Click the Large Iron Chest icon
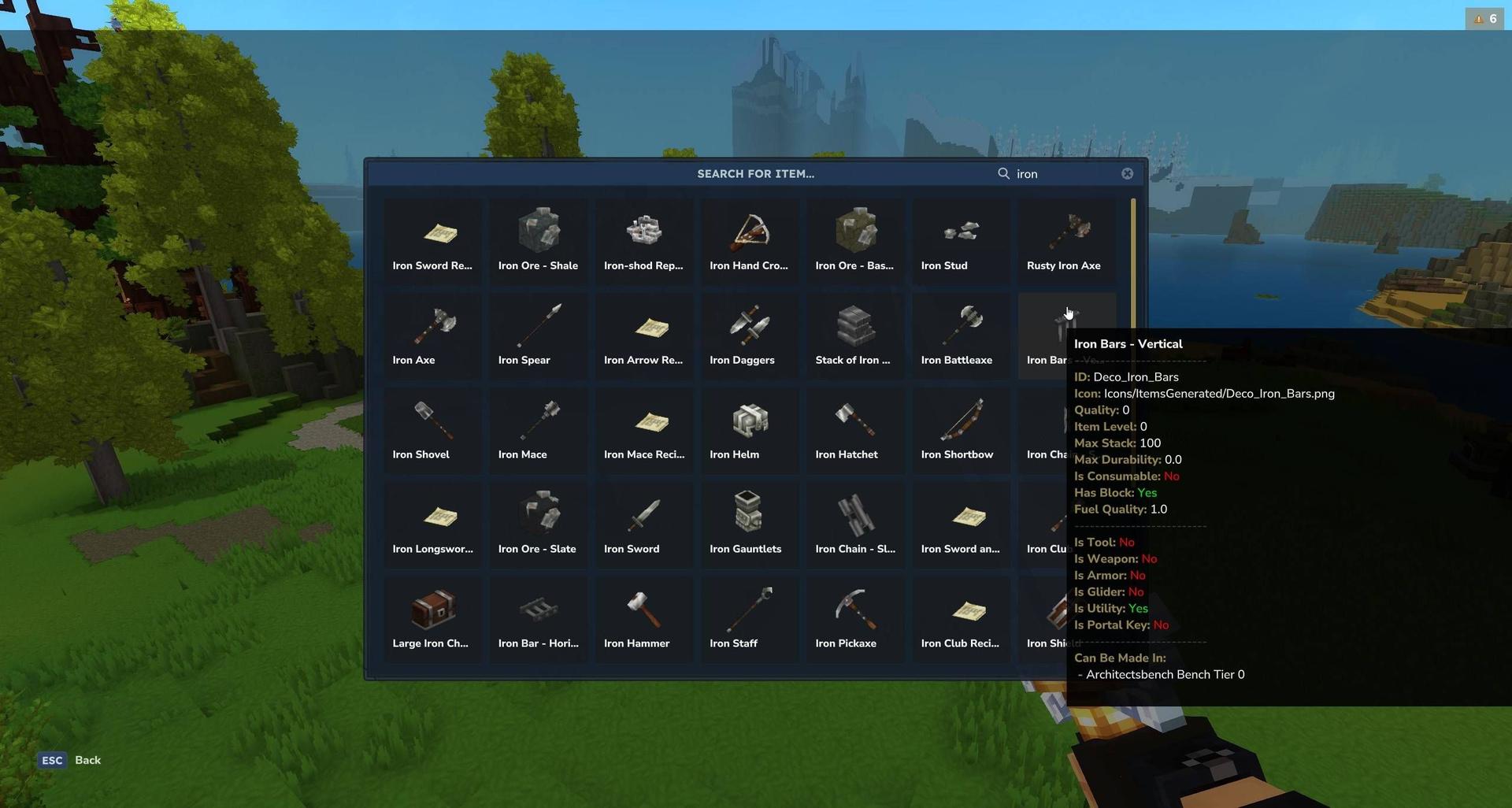The height and width of the screenshot is (808, 1512). [x=432, y=609]
